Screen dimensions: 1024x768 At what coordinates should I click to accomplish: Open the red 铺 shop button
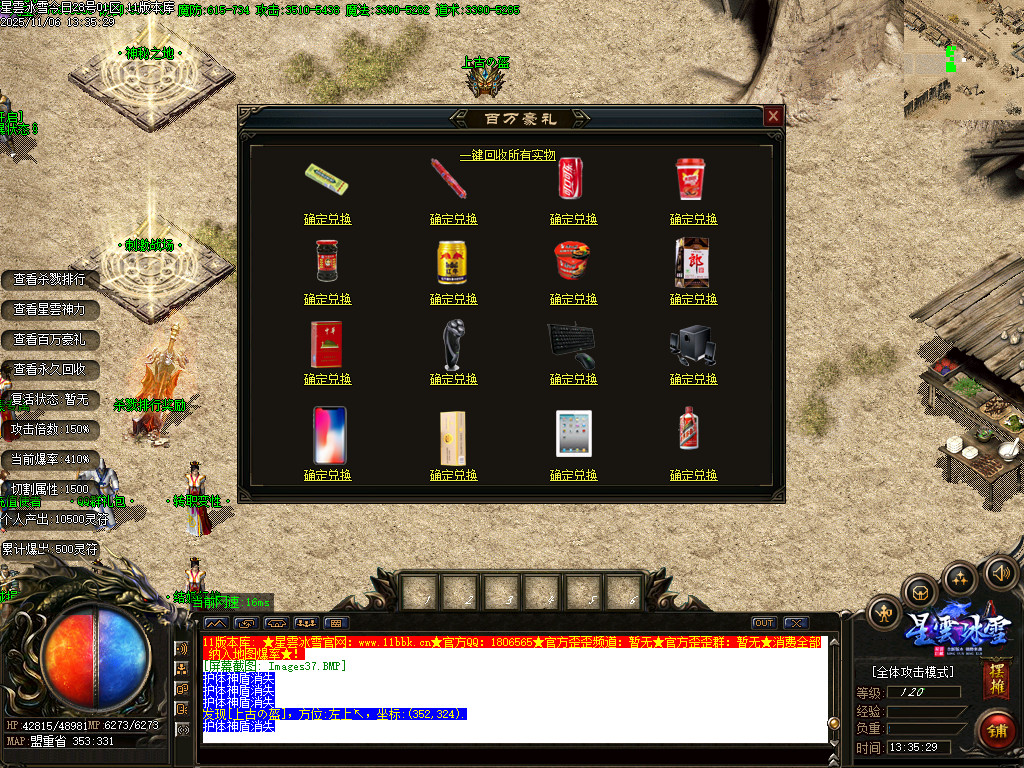tap(996, 729)
